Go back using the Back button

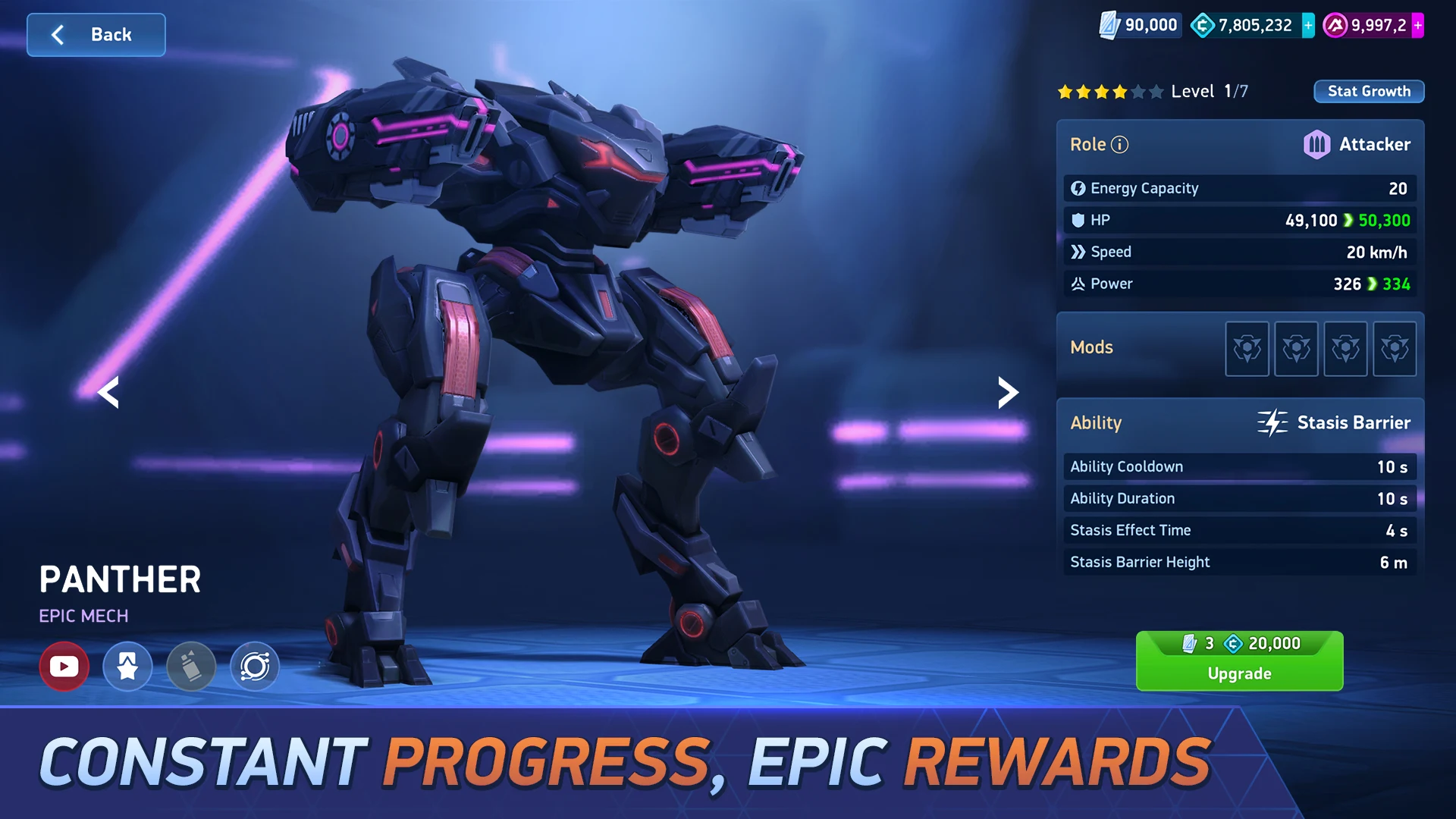point(96,35)
